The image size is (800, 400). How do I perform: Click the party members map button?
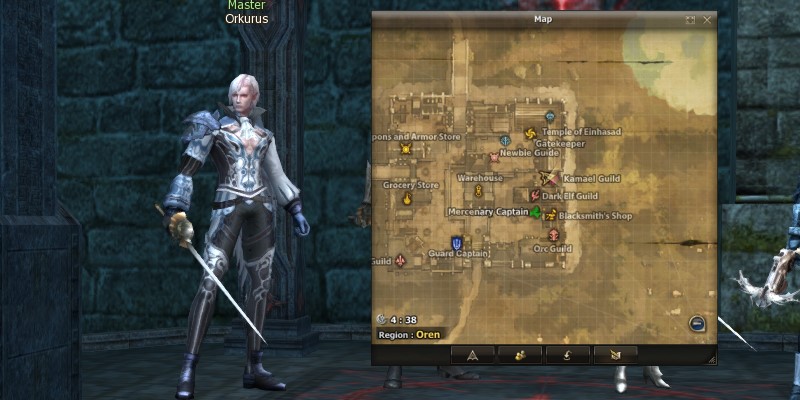click(520, 354)
